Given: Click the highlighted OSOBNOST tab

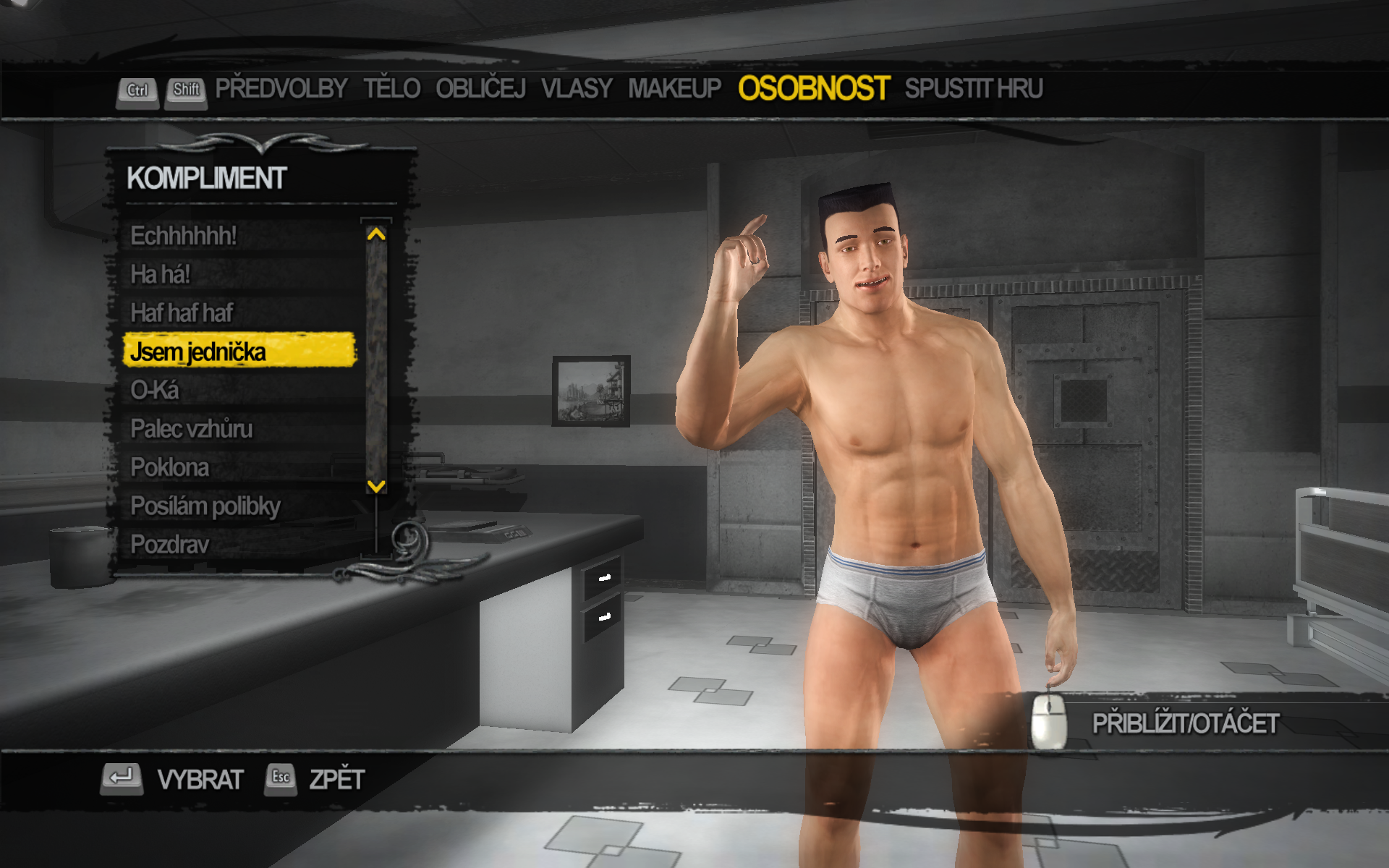Looking at the screenshot, I should [813, 89].
